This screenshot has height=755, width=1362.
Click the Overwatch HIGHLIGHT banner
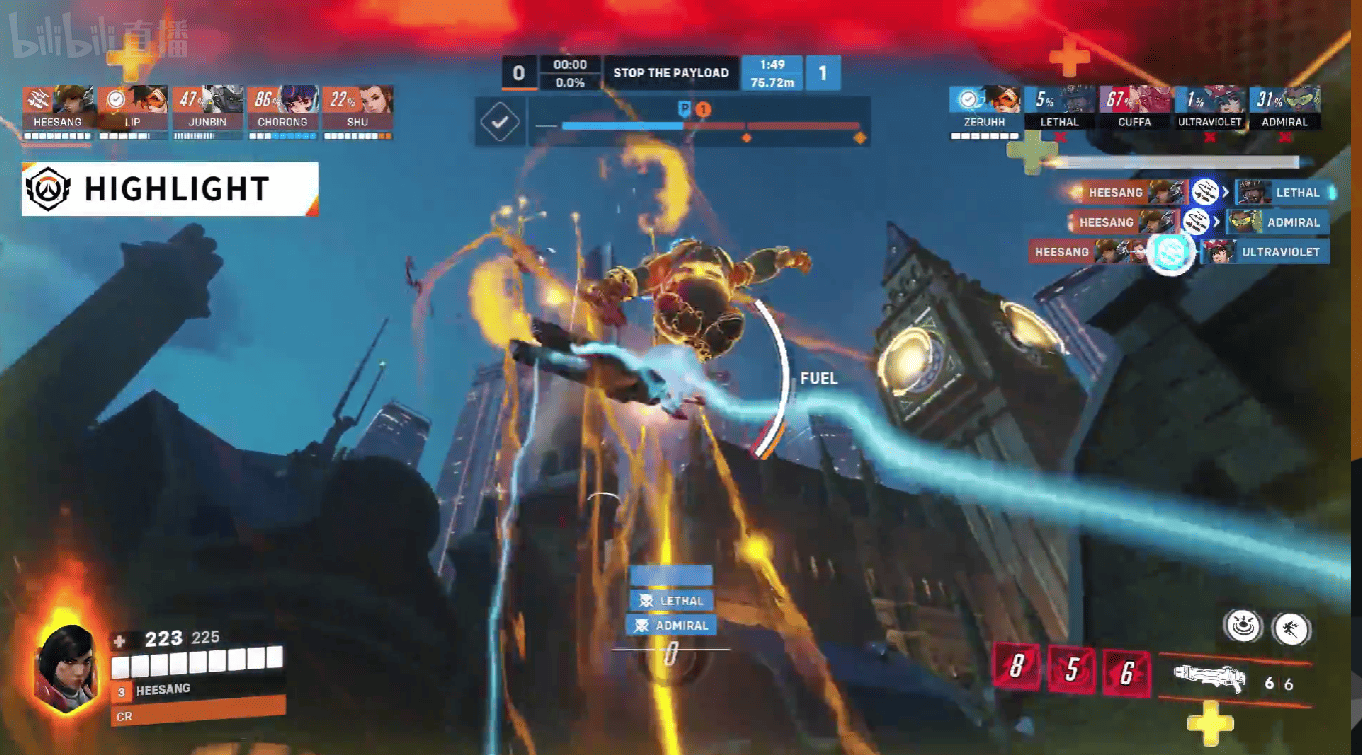tap(170, 189)
